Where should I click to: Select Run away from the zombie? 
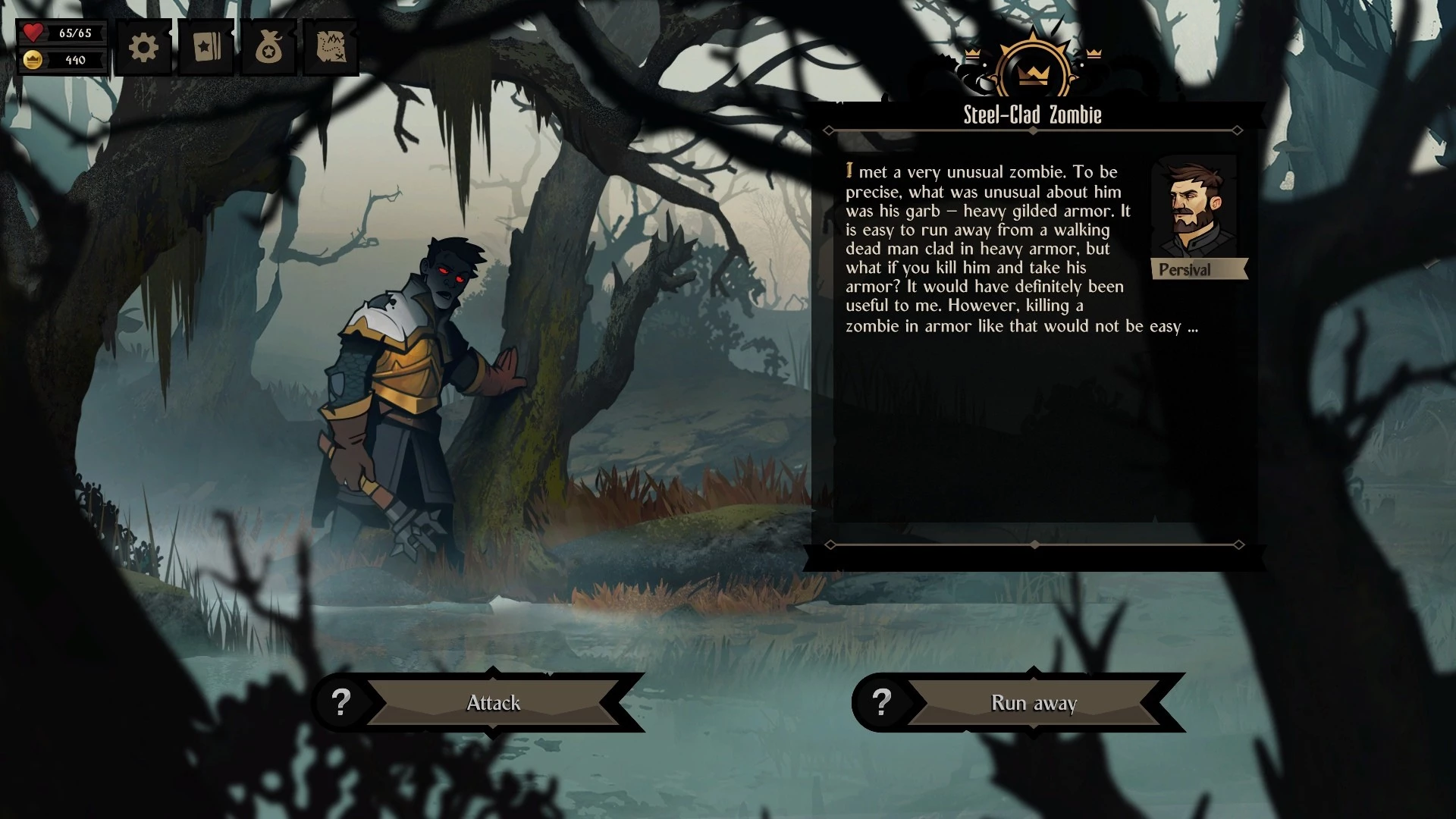tap(1034, 703)
